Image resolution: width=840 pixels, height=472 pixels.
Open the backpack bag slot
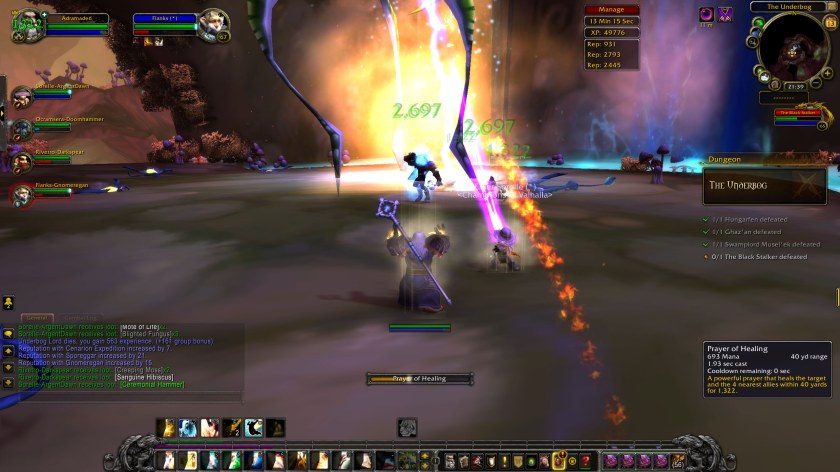click(x=679, y=461)
